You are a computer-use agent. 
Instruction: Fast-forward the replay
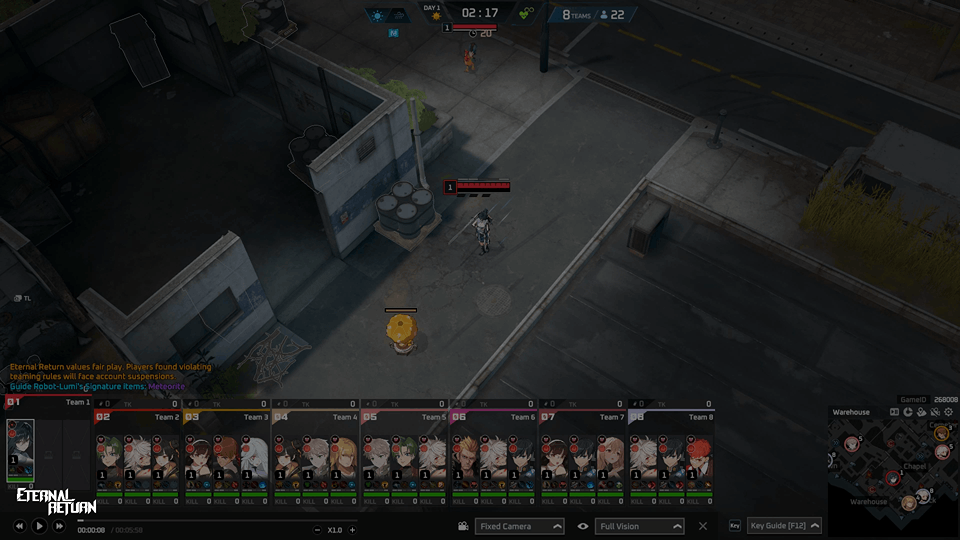tap(59, 525)
